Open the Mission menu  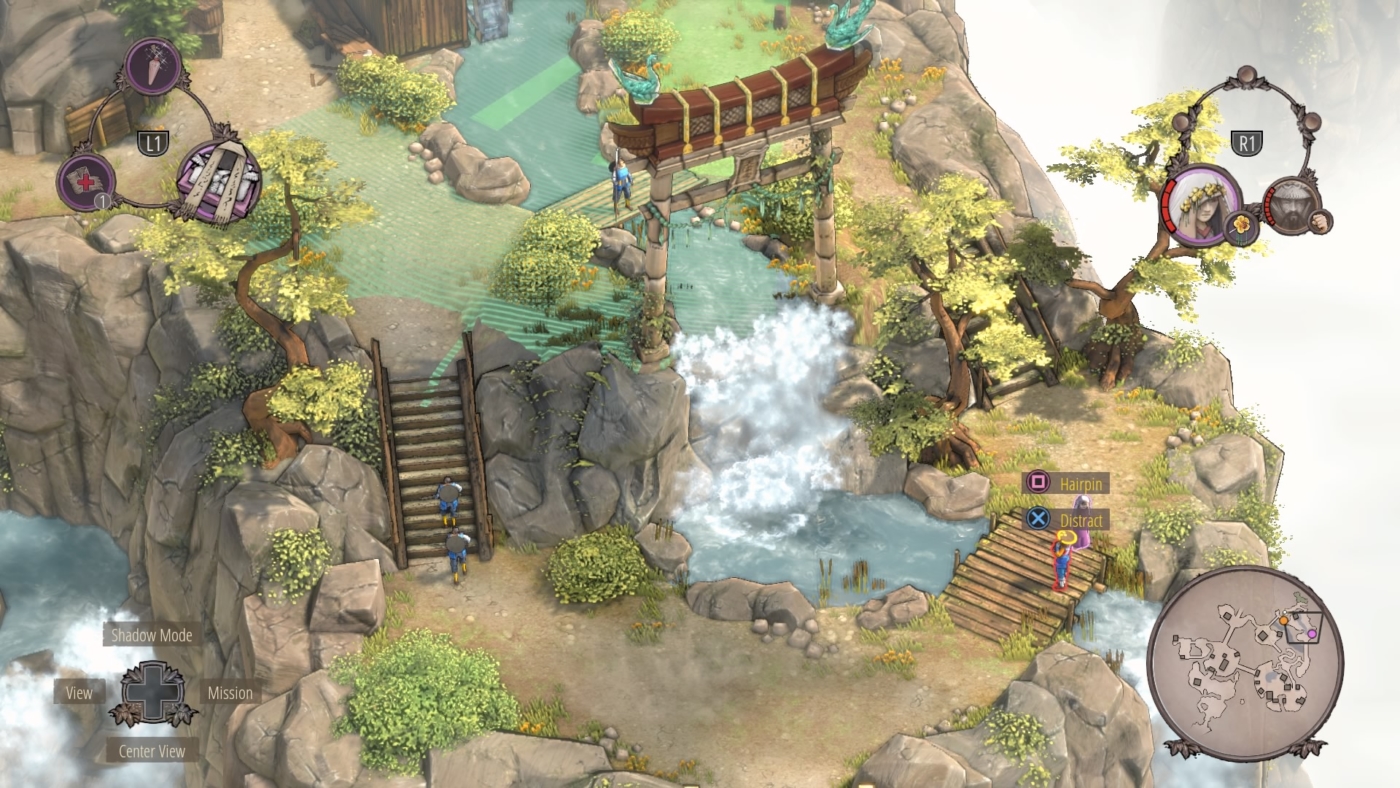pos(231,692)
